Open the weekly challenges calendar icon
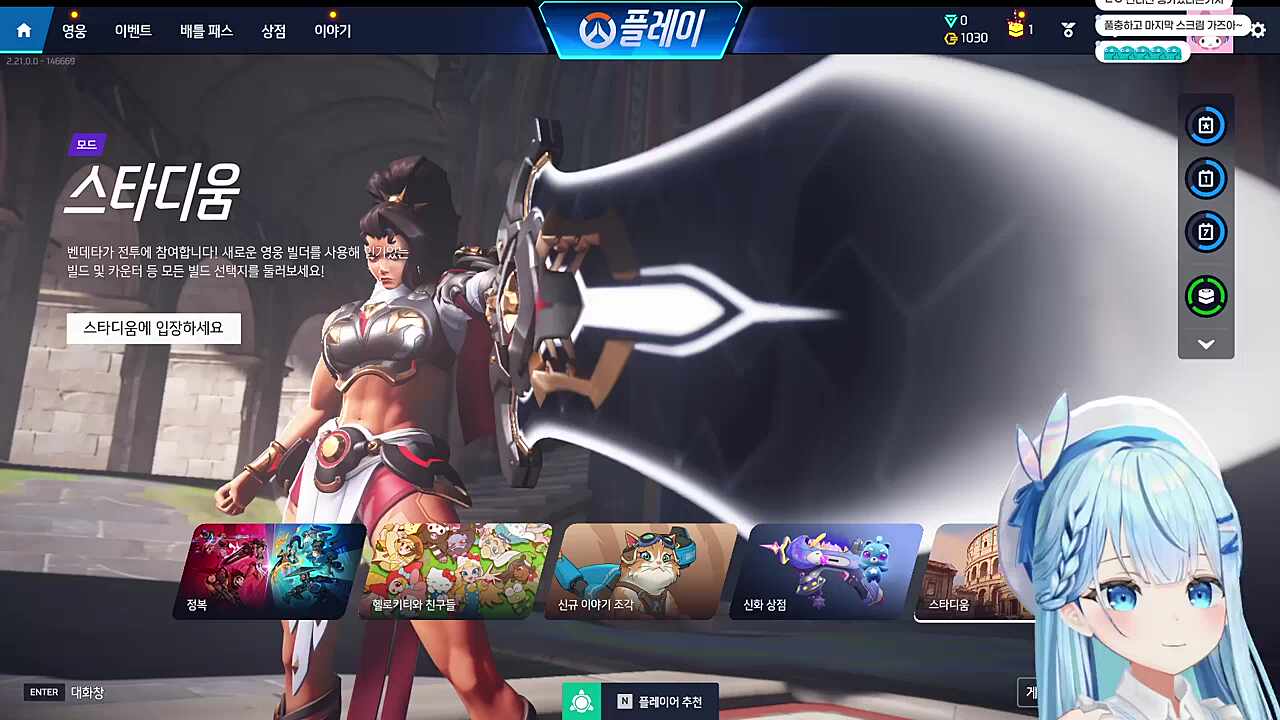This screenshot has height=720, width=1280. 1206,232
